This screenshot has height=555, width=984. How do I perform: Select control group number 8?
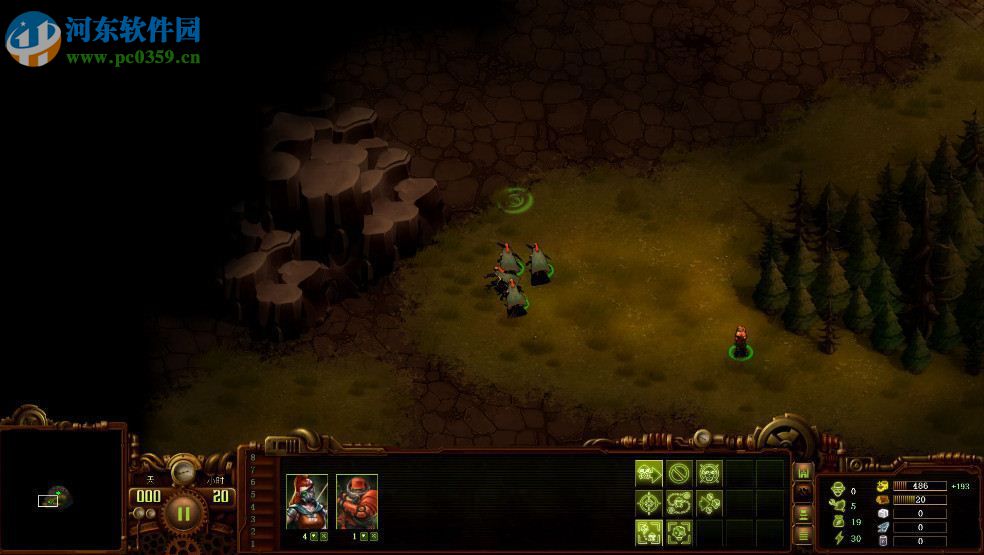click(253, 458)
